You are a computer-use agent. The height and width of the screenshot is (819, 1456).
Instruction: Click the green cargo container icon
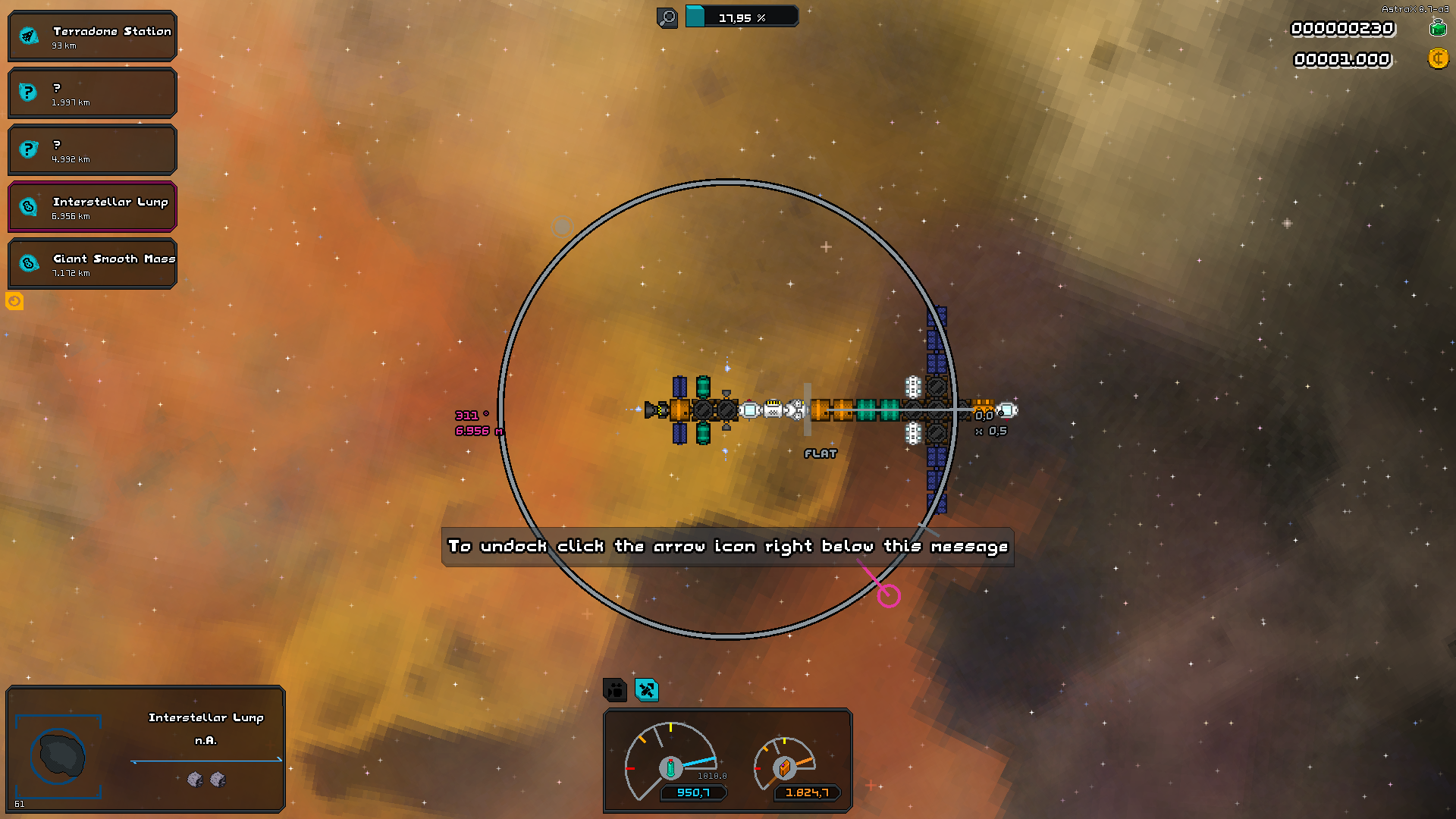point(1438,29)
